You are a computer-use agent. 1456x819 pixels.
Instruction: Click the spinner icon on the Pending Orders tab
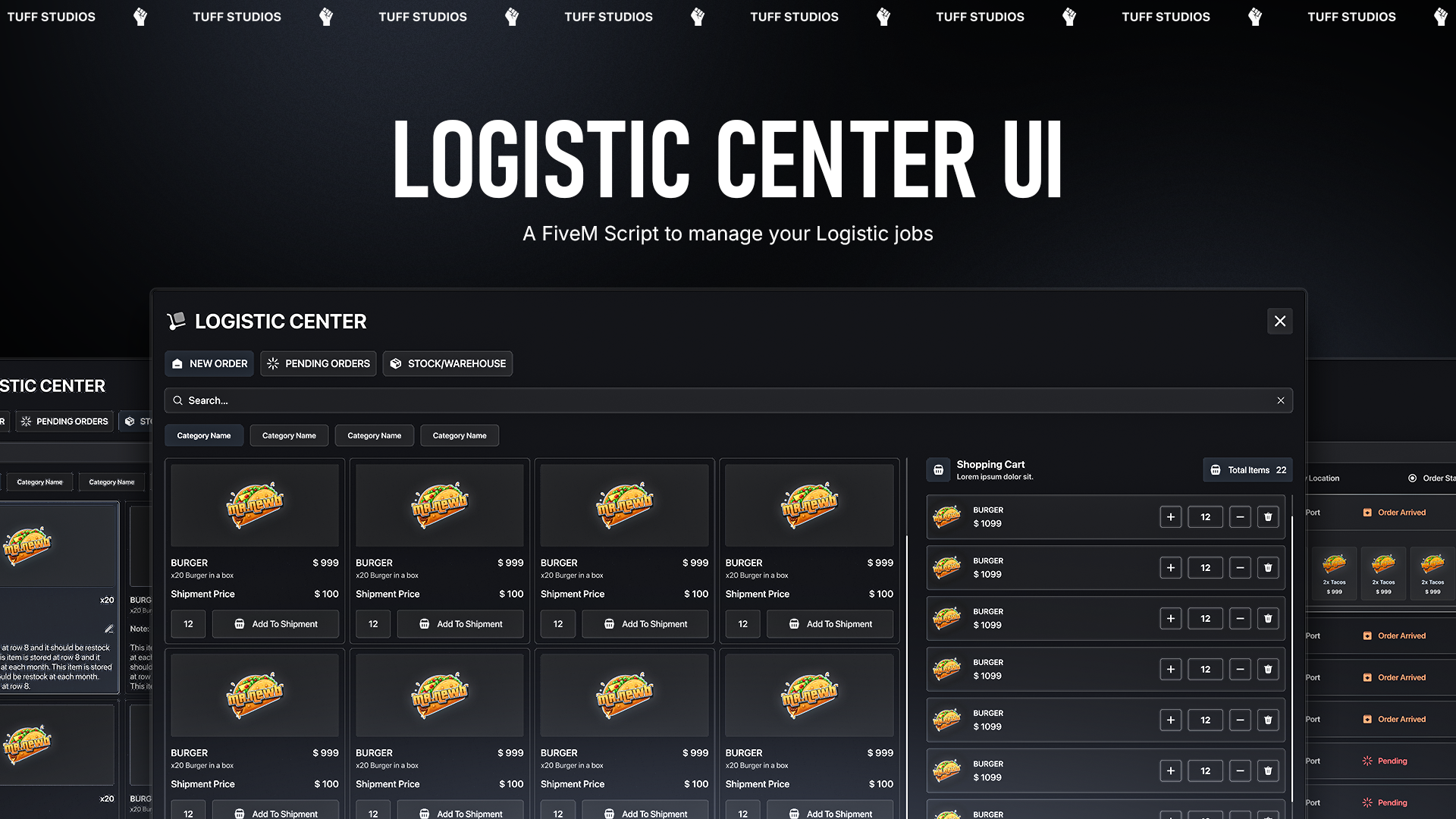coord(273,363)
